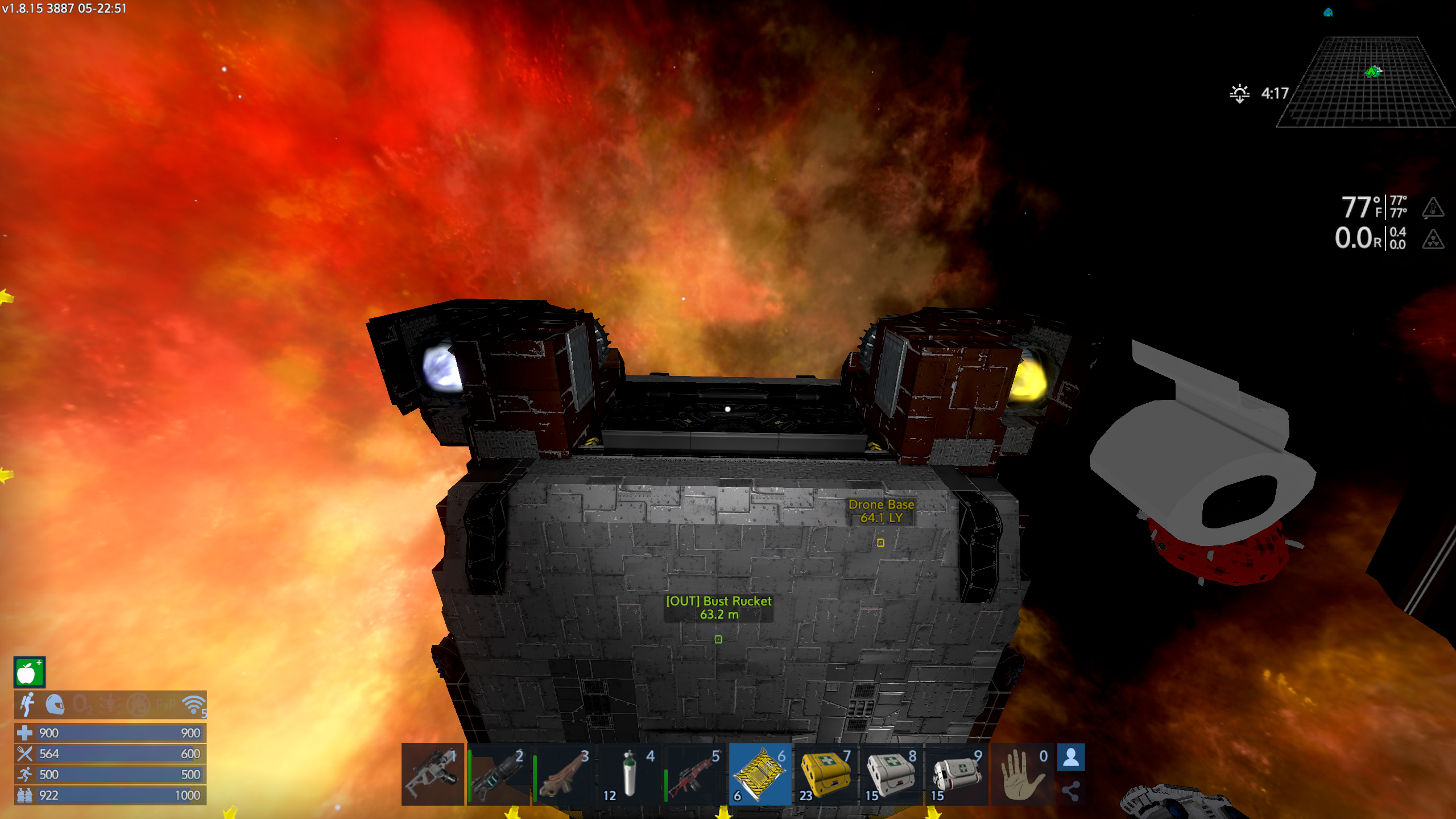Click the PvP status indicator

tap(166, 705)
